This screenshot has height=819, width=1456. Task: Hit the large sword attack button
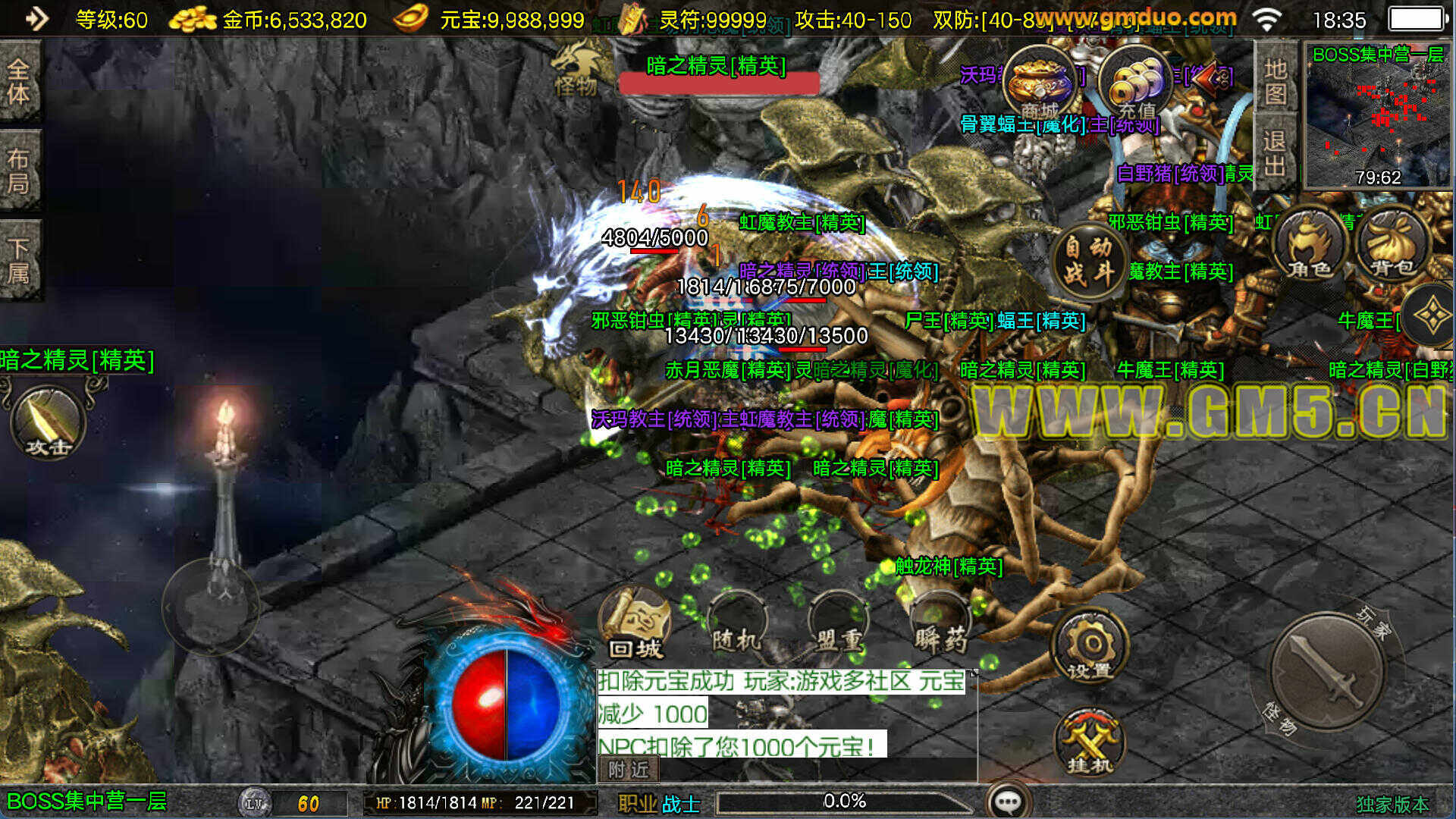pyautogui.click(x=1327, y=670)
